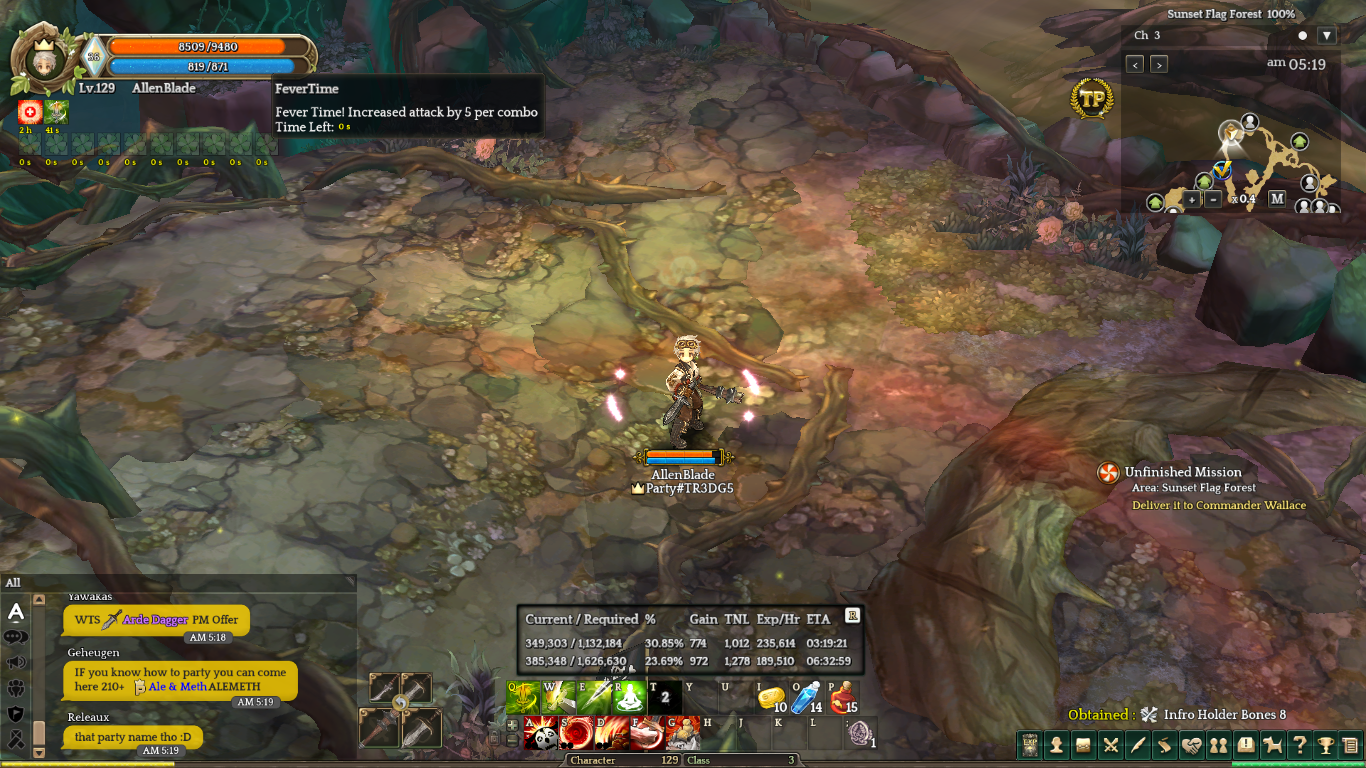Open the full map with the M button
The width and height of the screenshot is (1366, 768).
(x=1277, y=198)
